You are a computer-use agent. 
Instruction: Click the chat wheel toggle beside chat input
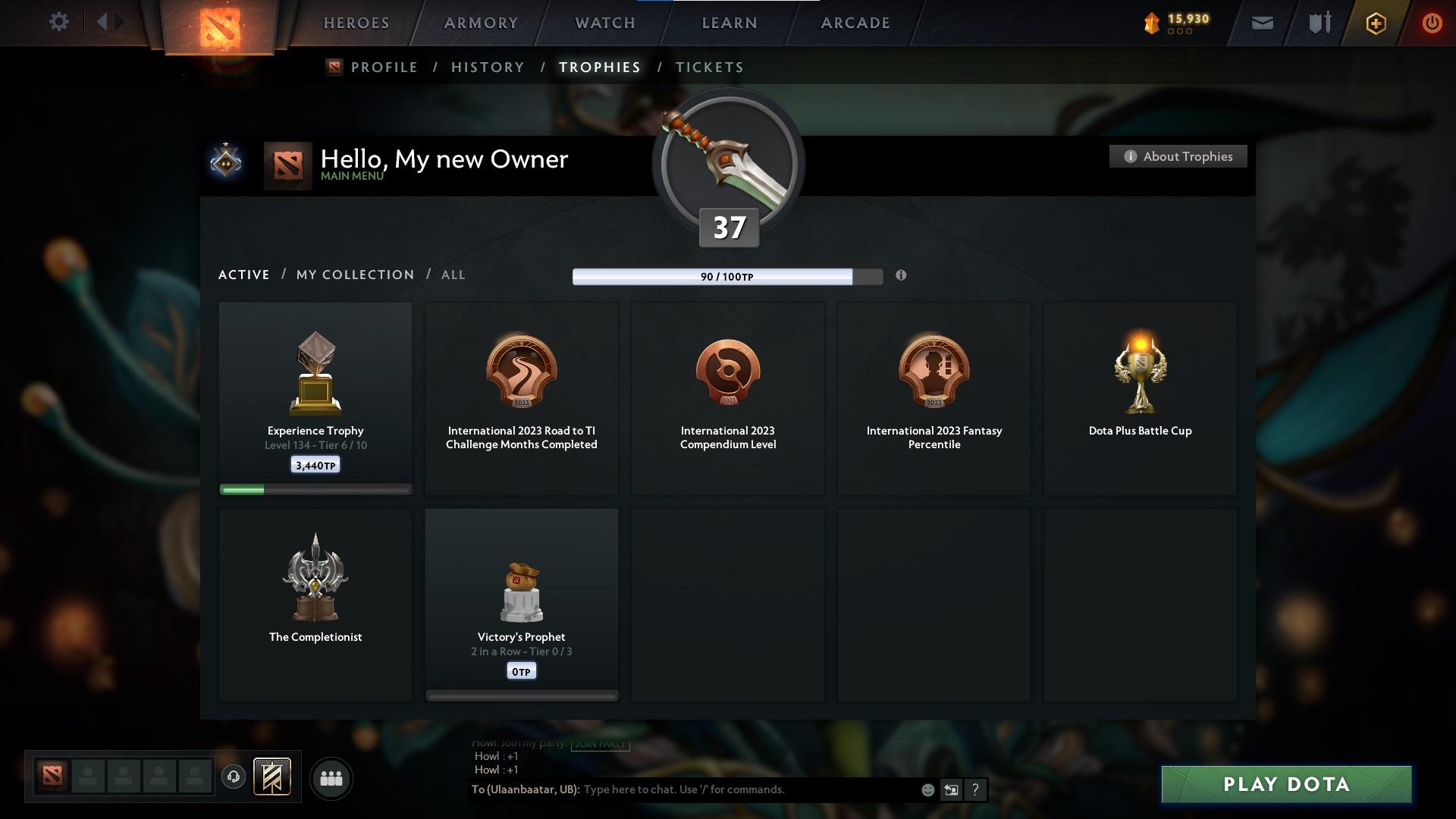coord(951,789)
